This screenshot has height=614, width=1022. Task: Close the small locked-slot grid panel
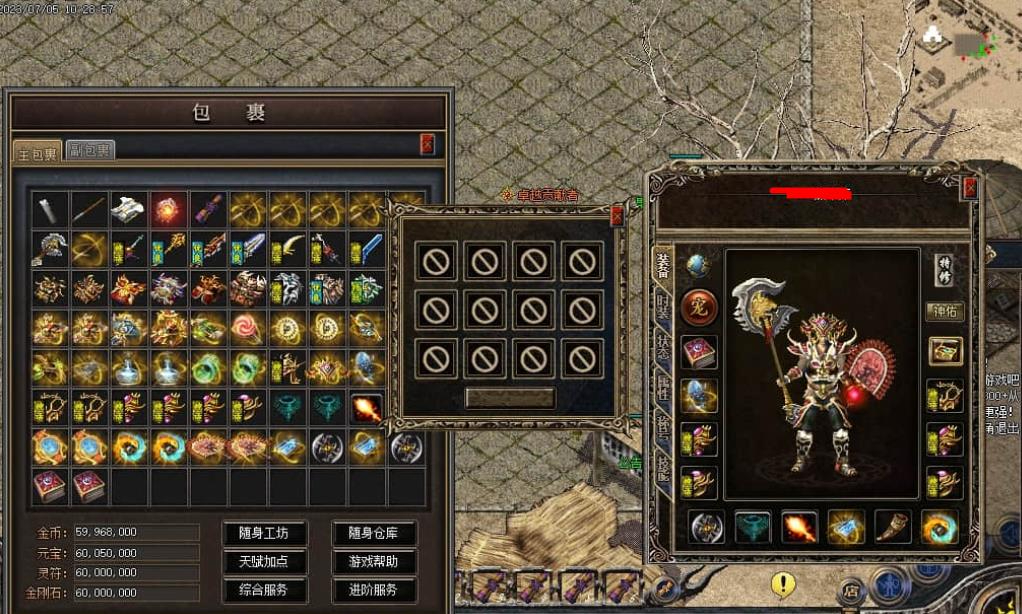[x=617, y=215]
